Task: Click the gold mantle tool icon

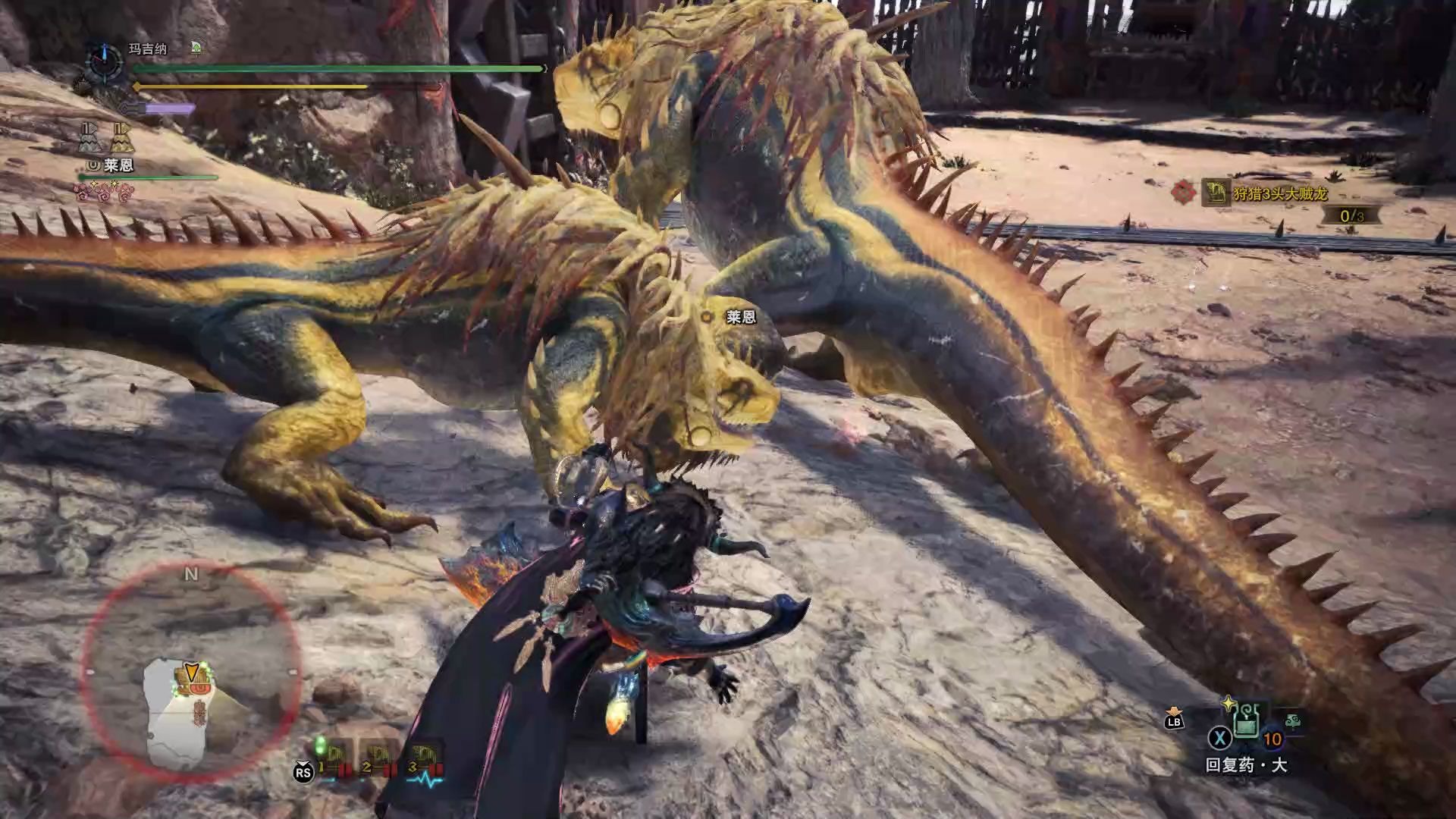Action: point(121,138)
